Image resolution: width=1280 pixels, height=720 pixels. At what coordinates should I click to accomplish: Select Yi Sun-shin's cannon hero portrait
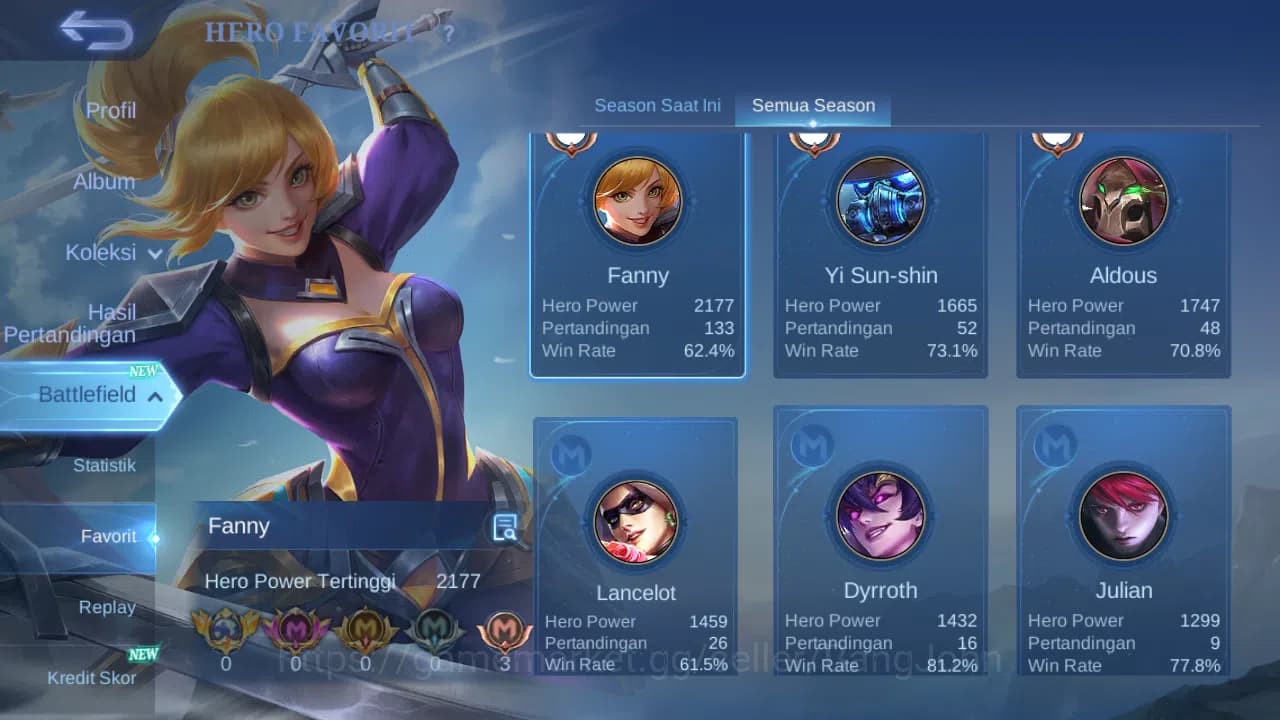tap(880, 201)
